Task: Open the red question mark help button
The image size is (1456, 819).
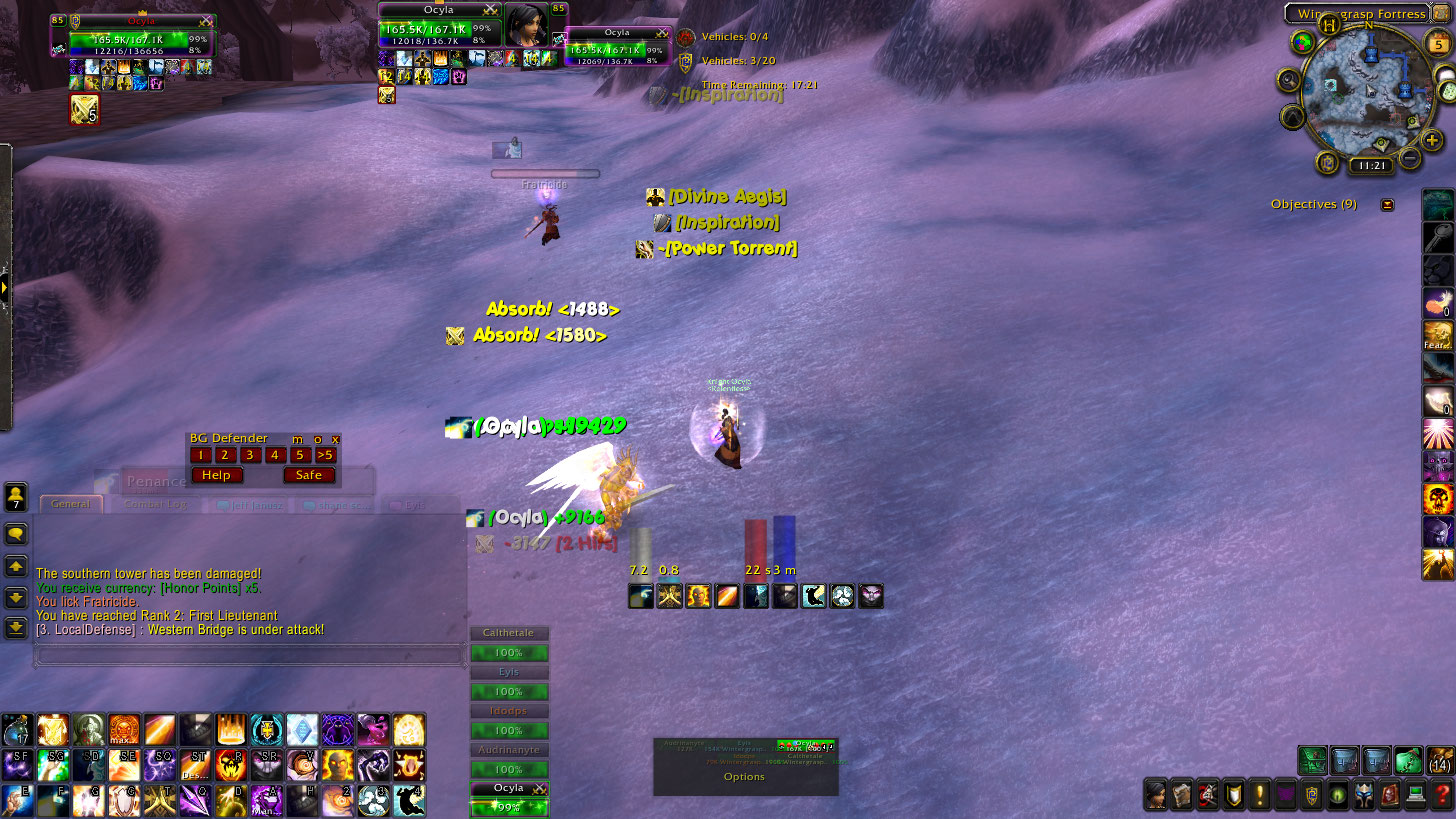Action: 1442,795
